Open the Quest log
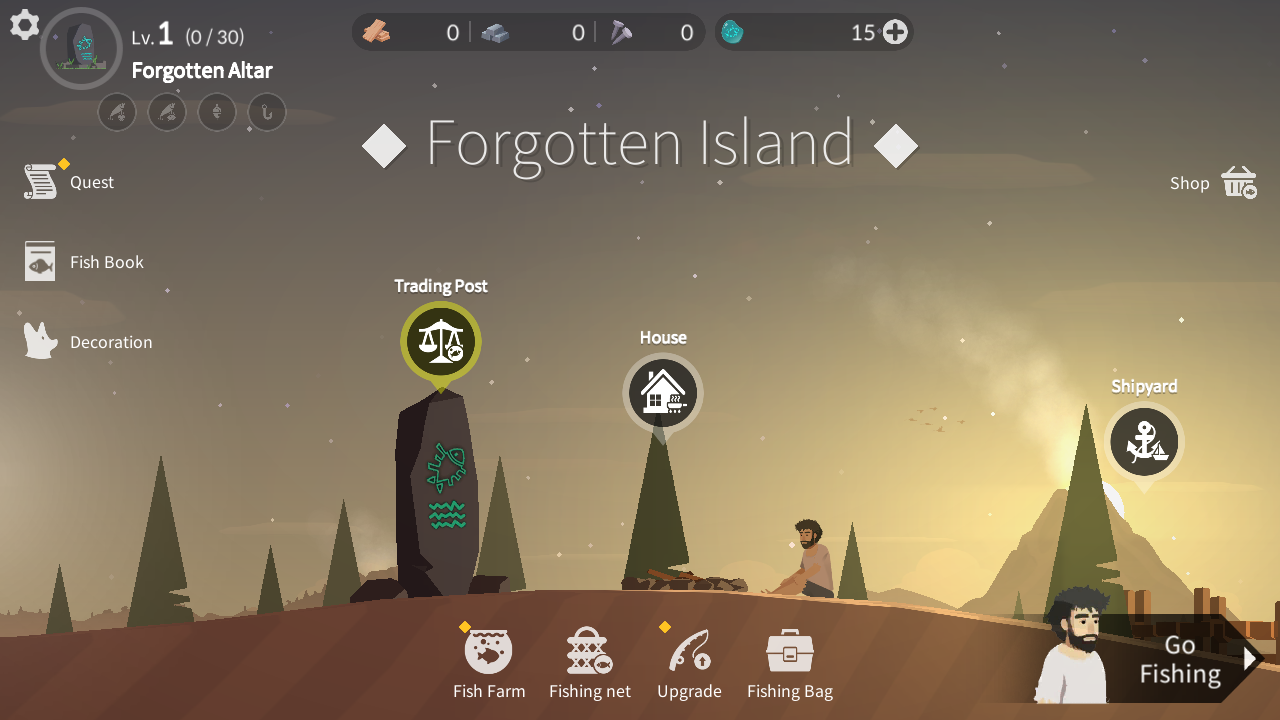1280x720 pixels. (x=68, y=181)
